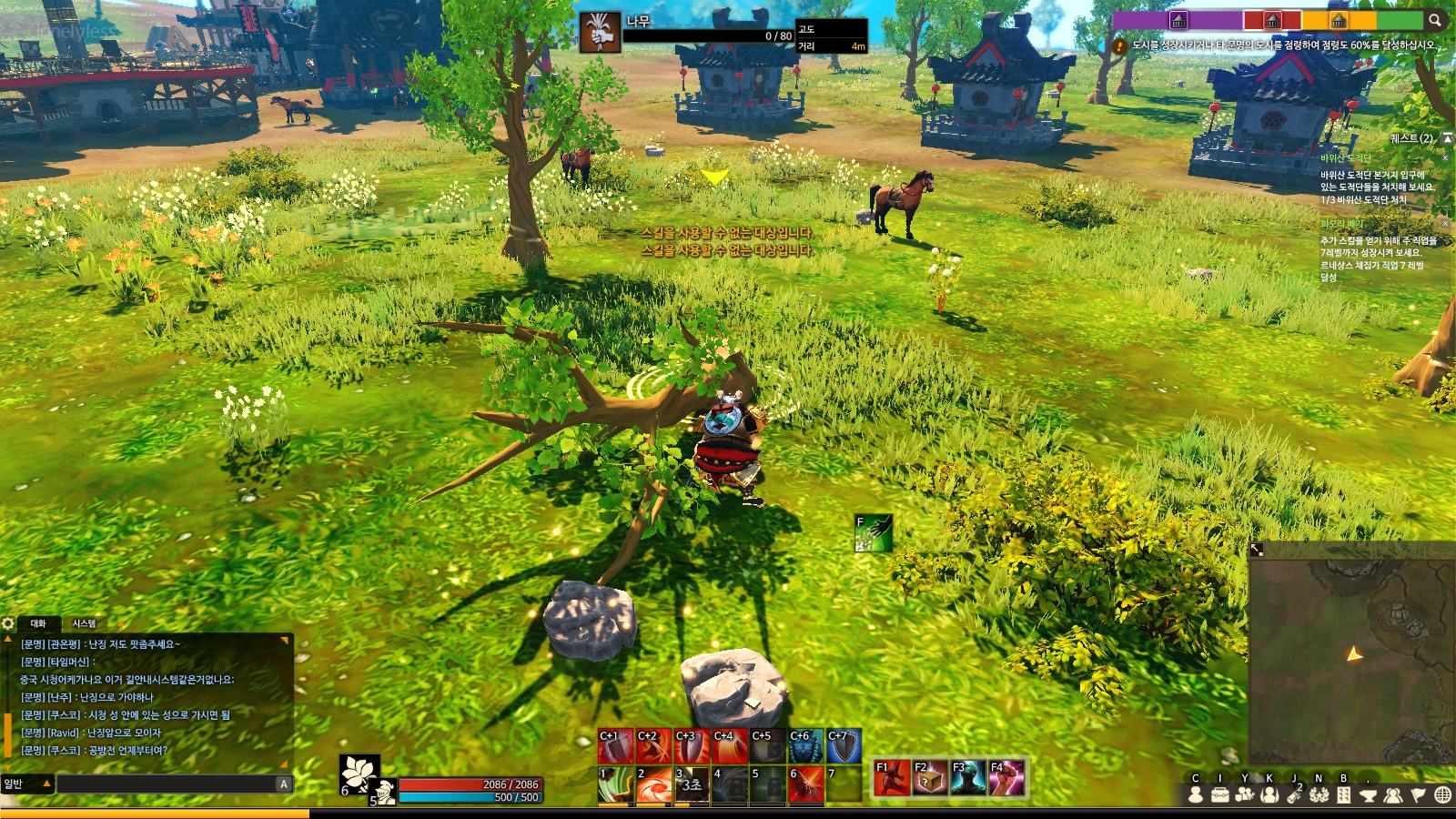
Task: Trigger the F1 red kick skill
Action: click(x=891, y=778)
